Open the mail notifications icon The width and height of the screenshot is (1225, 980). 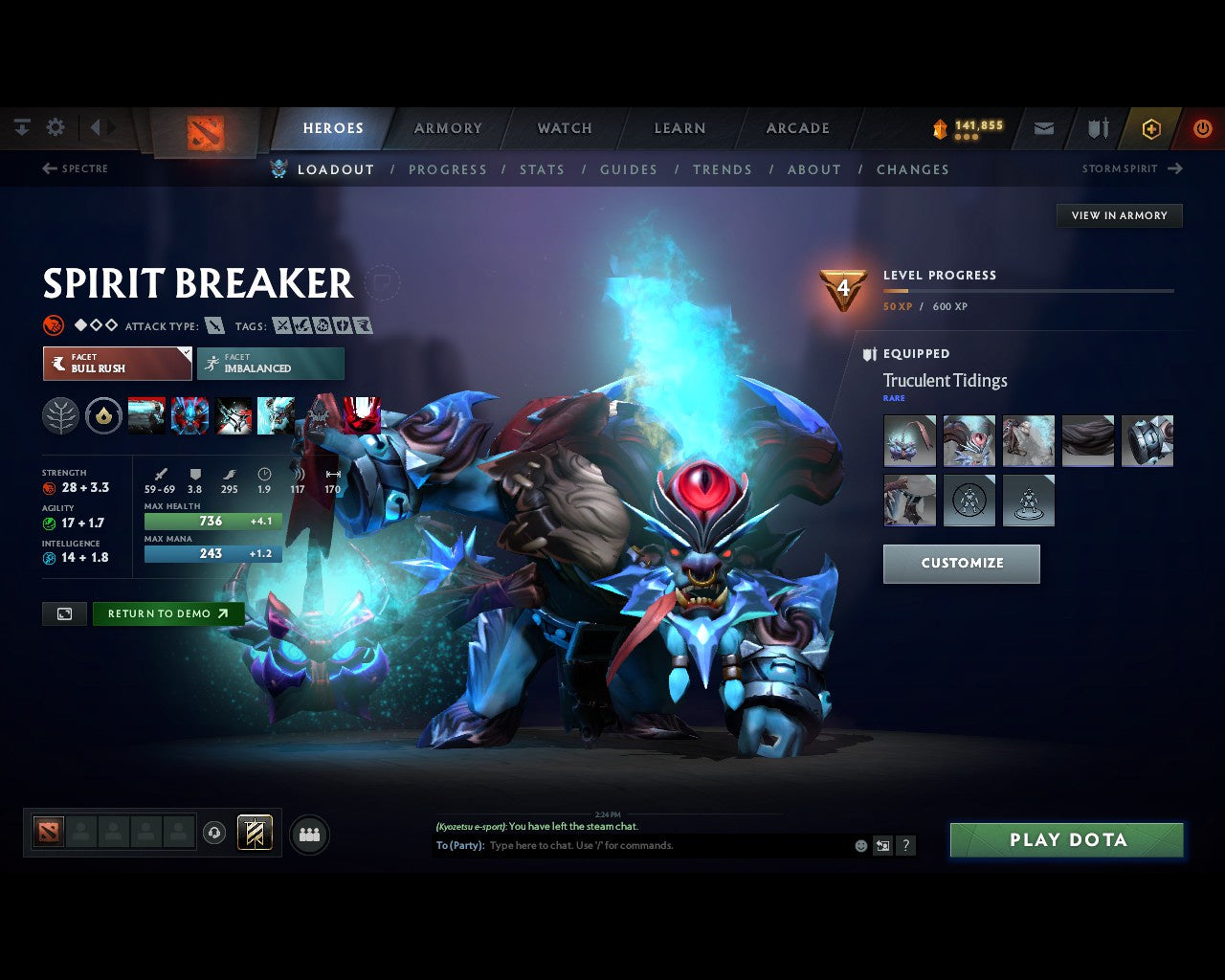click(x=1043, y=127)
